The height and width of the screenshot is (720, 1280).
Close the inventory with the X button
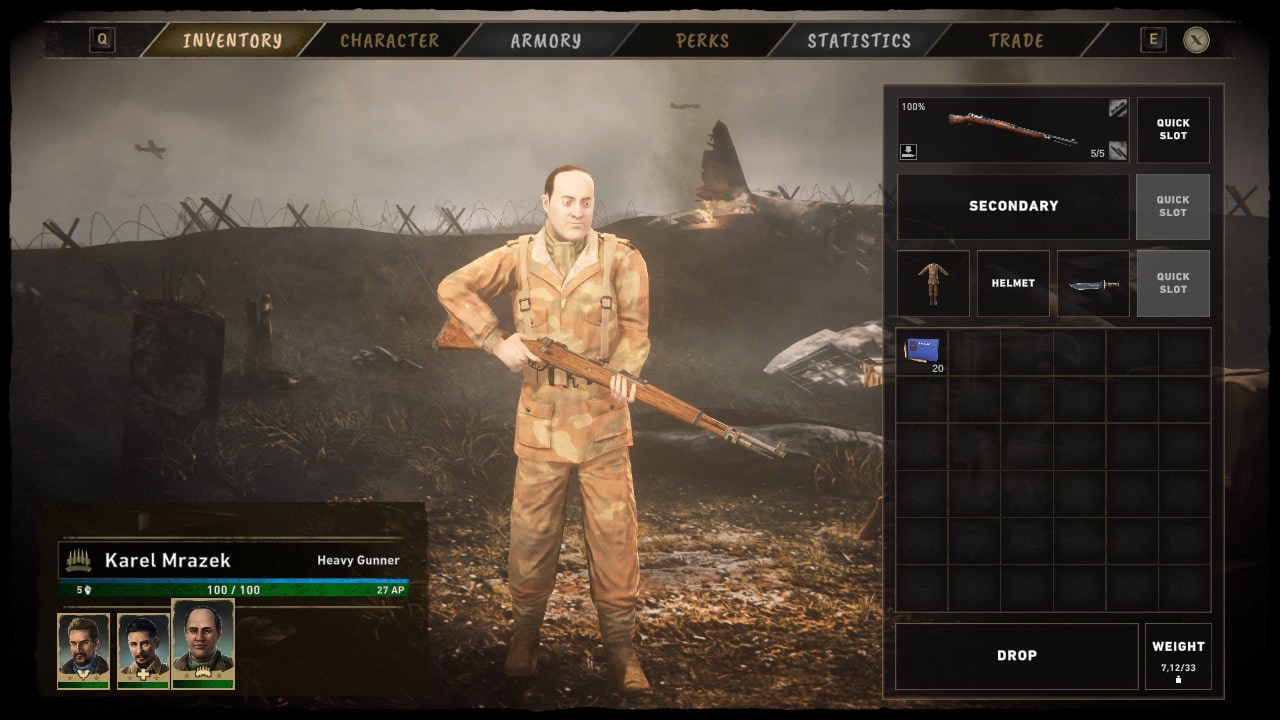1196,40
